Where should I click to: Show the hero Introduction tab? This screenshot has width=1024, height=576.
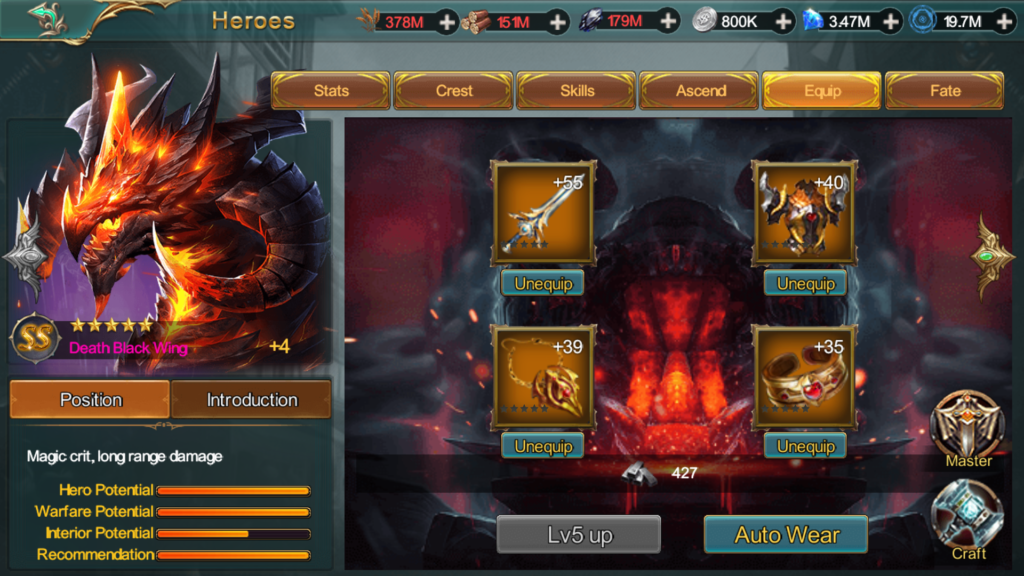click(x=251, y=400)
